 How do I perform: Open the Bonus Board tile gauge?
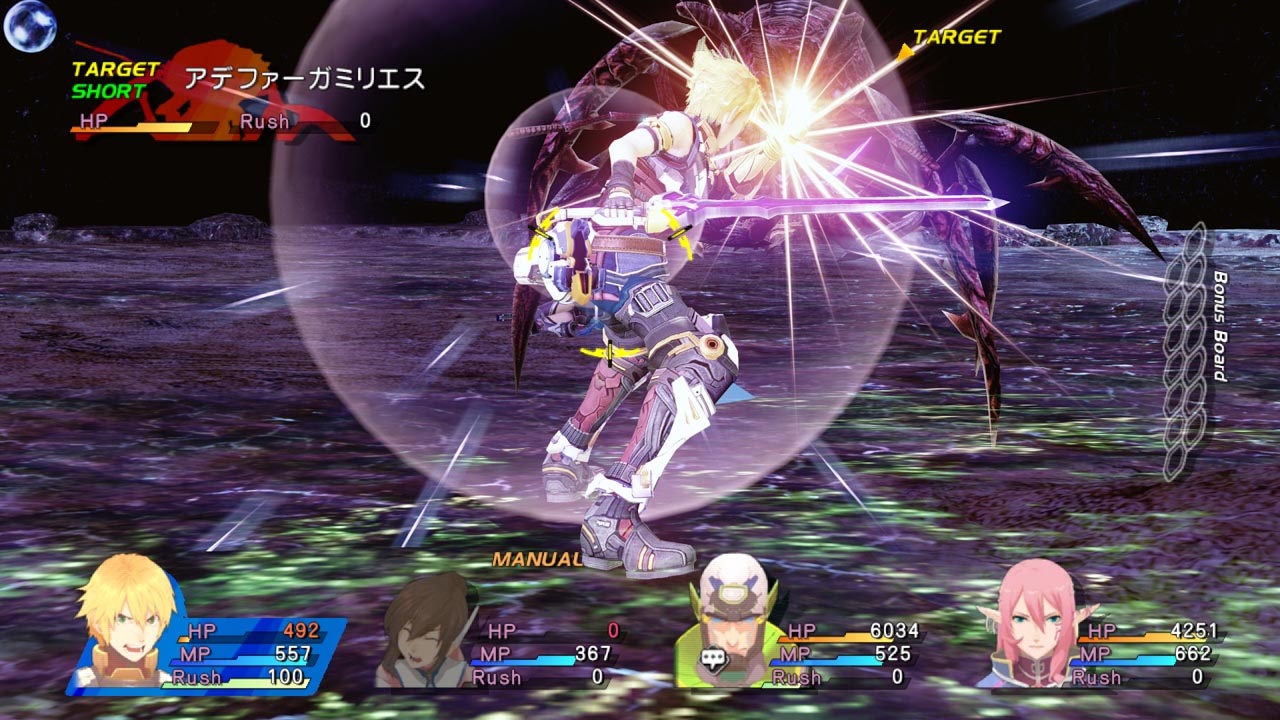tap(1186, 352)
